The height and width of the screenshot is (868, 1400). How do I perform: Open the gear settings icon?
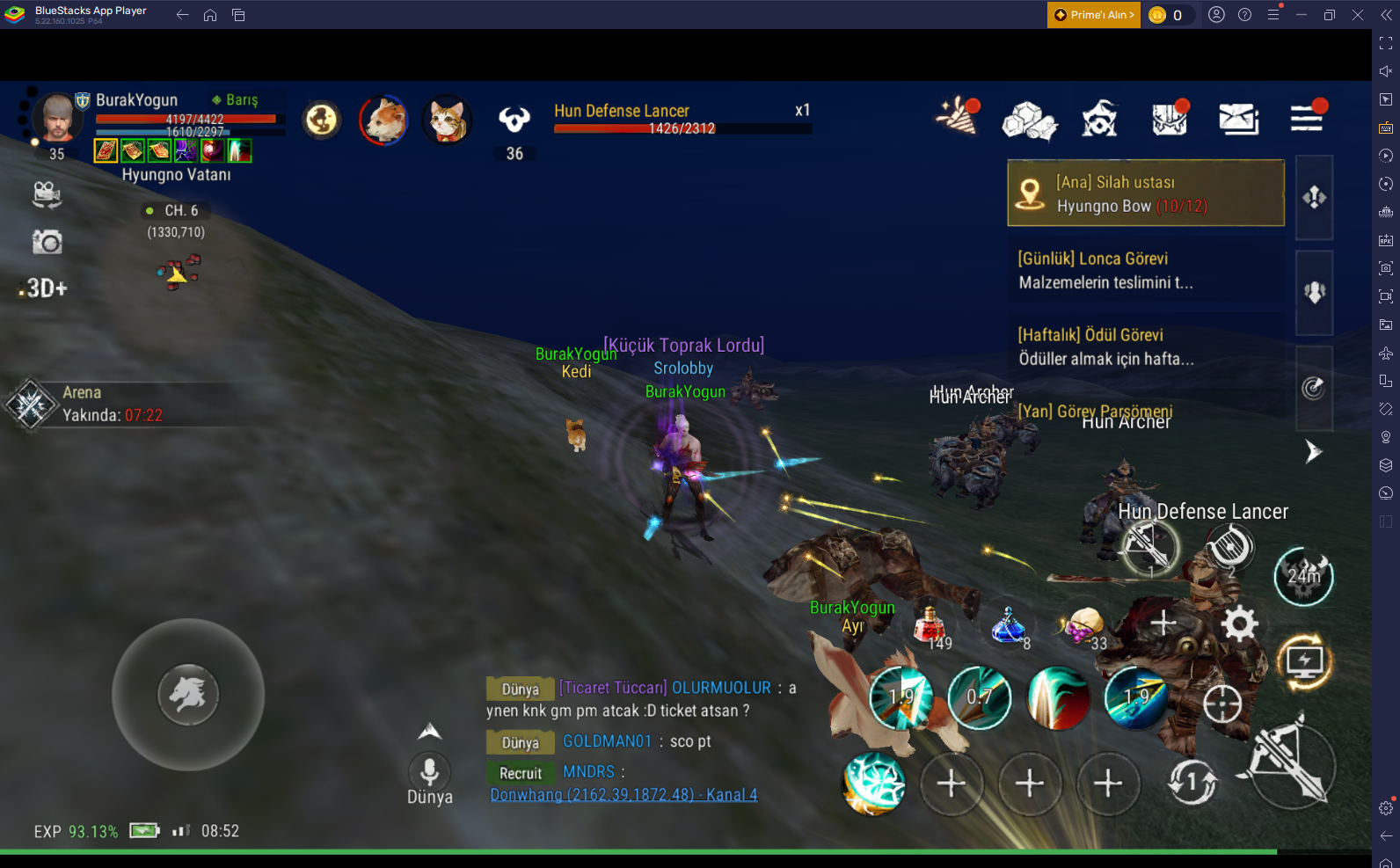1239,624
